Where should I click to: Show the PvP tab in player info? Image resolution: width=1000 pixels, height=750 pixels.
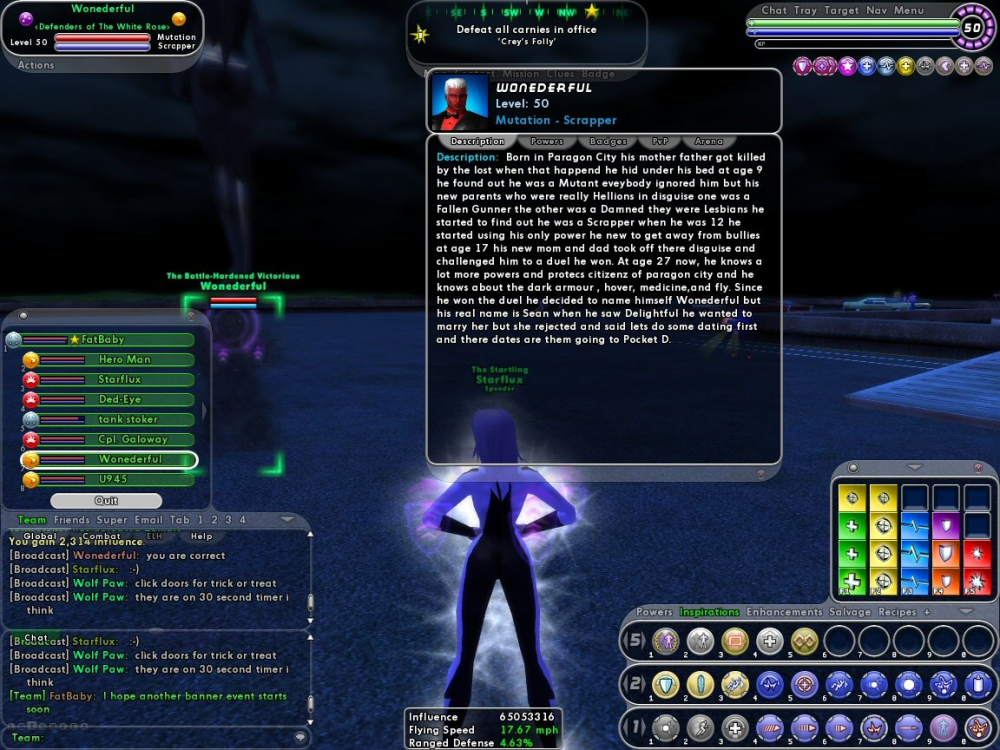660,142
